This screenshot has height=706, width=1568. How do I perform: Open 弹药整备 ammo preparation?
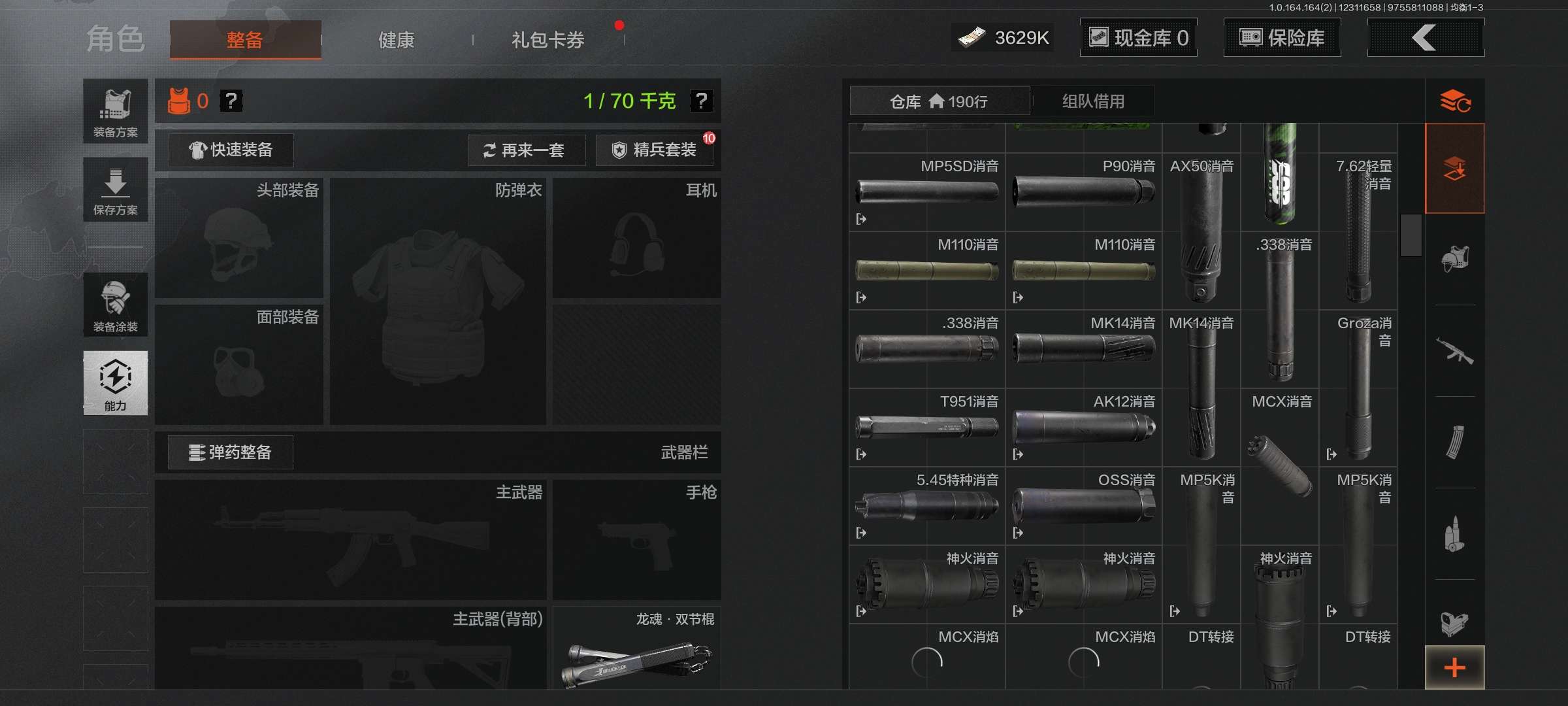(231, 452)
